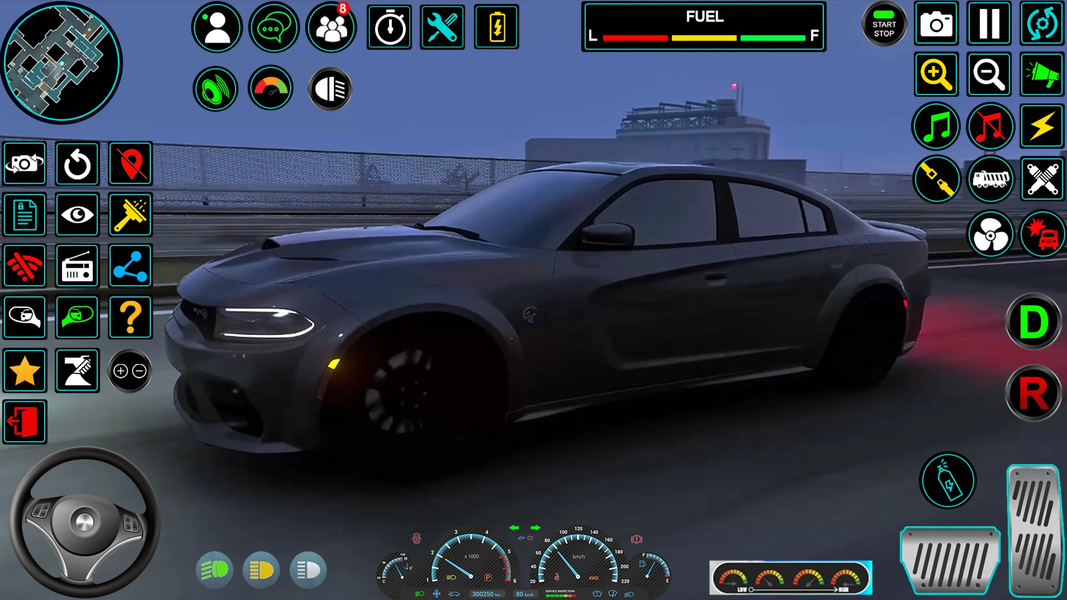Open the player profile icon

pos(217,28)
